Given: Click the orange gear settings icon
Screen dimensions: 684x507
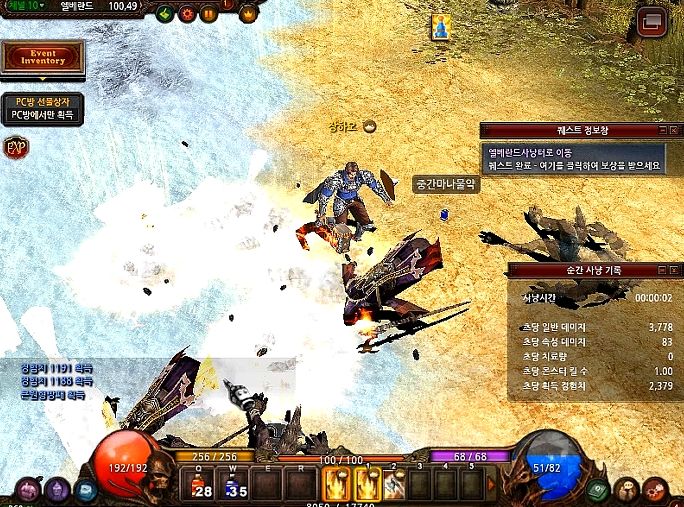Looking at the screenshot, I should coord(187,14).
